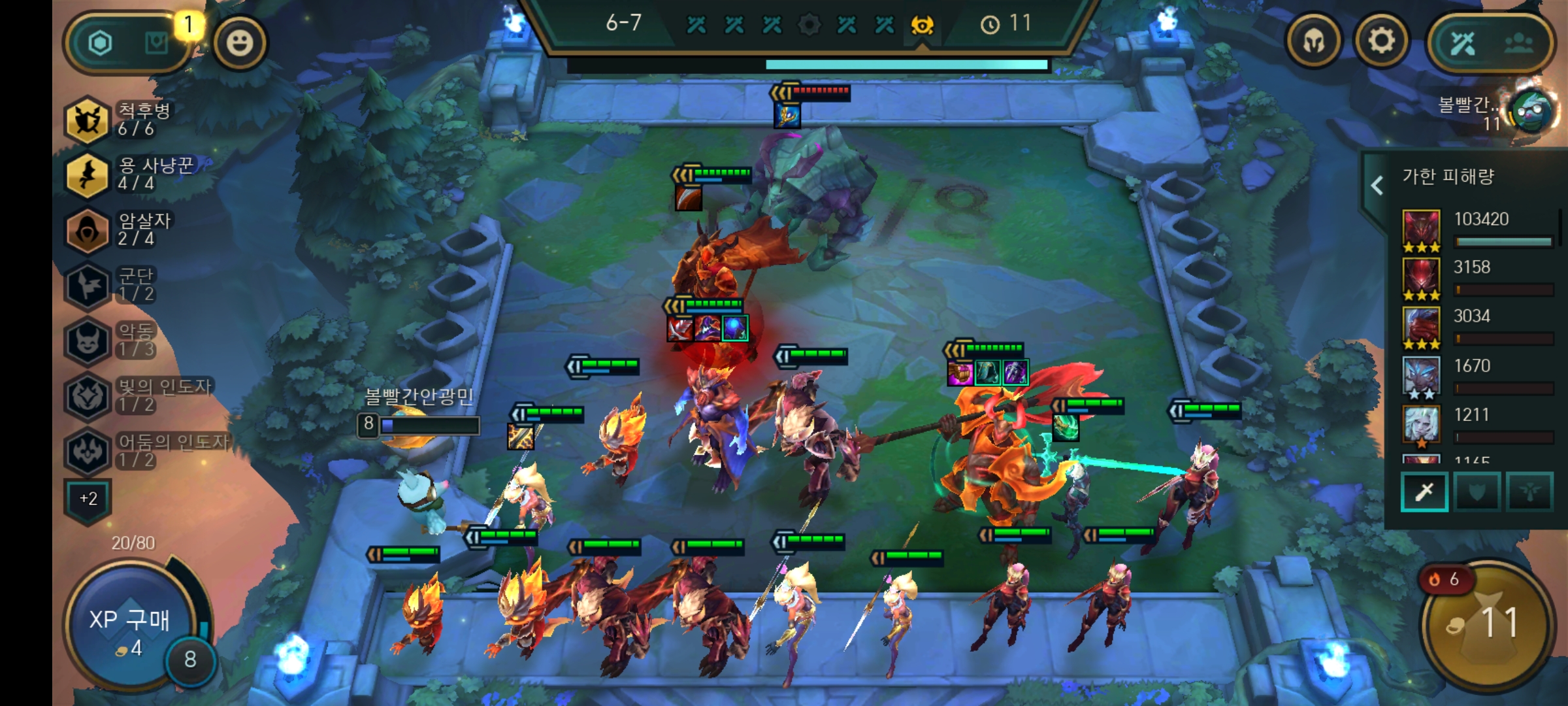This screenshot has height=706, width=1568.
Task: Switch to the players list view
Action: 1518,43
